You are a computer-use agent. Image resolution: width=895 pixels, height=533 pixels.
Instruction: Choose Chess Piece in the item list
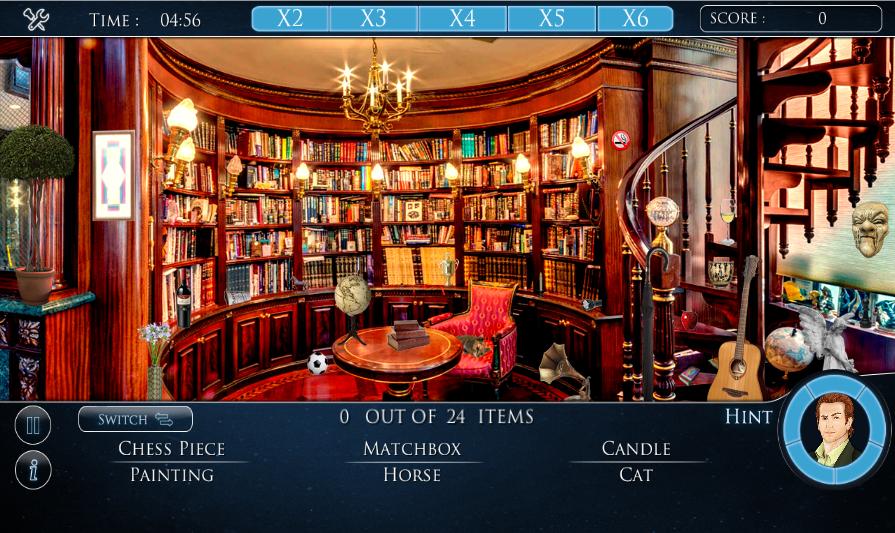tap(172, 448)
